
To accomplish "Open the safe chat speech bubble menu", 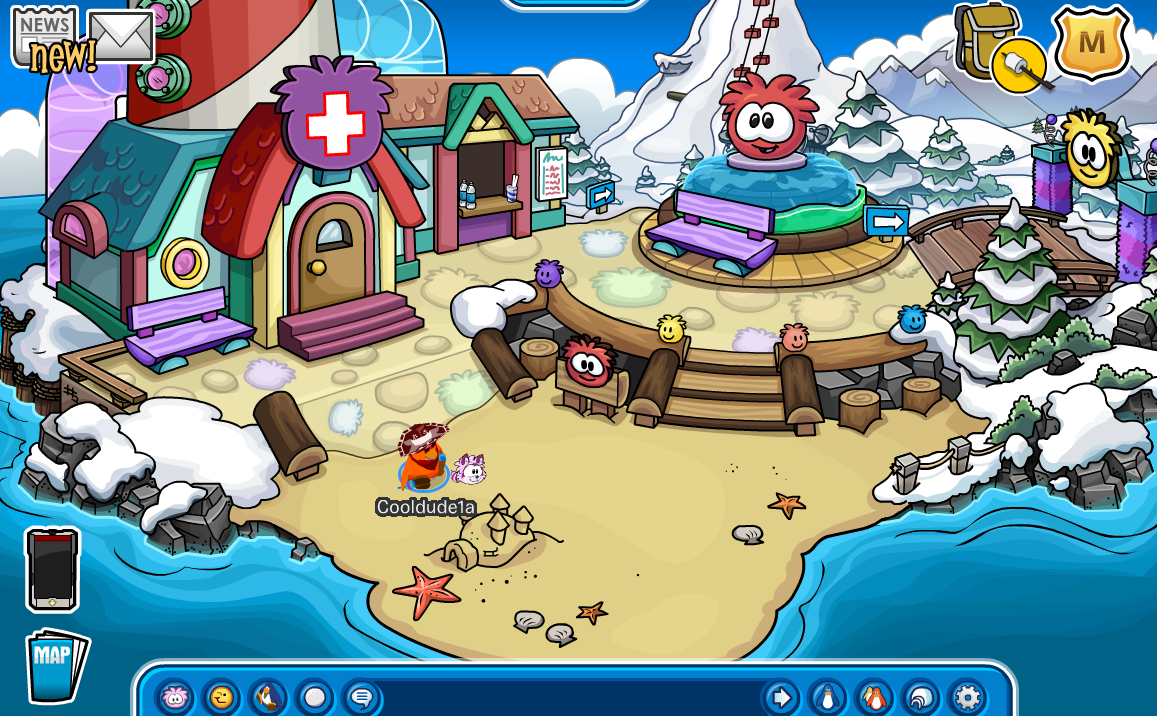I will pos(361,696).
